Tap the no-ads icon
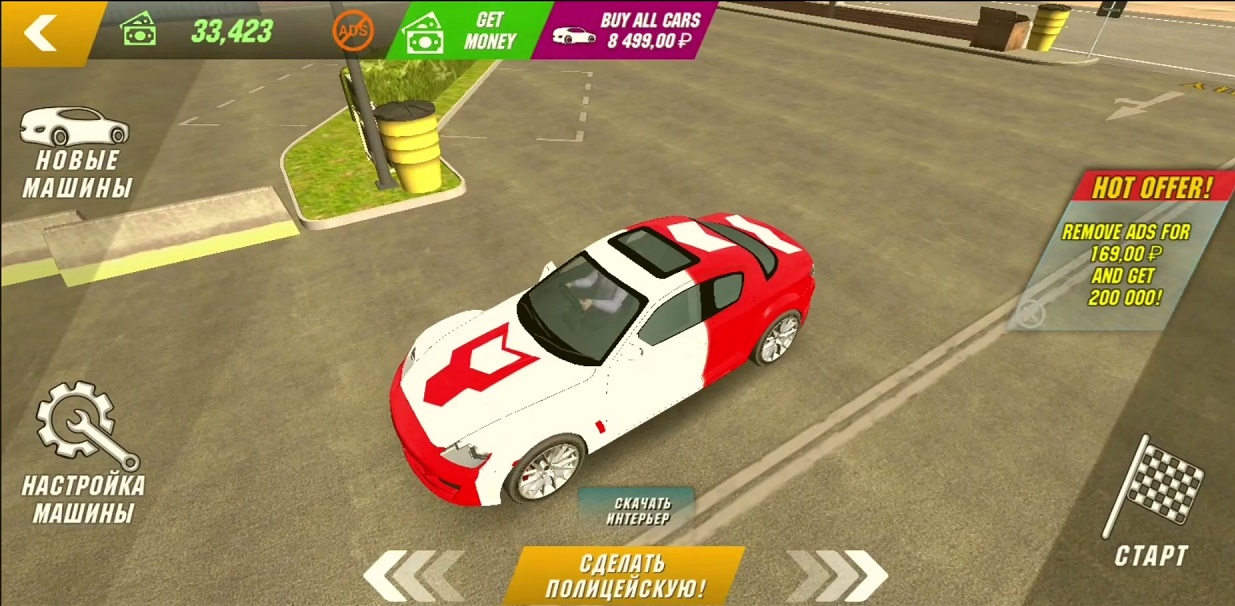 (352, 32)
